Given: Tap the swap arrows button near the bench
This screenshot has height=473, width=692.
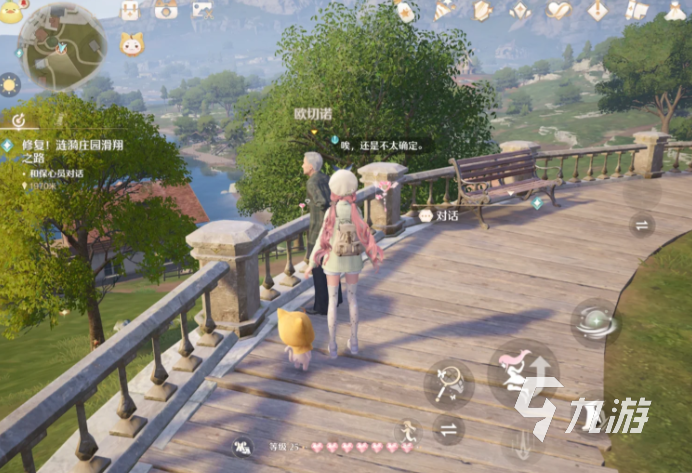Looking at the screenshot, I should (x=642, y=224).
